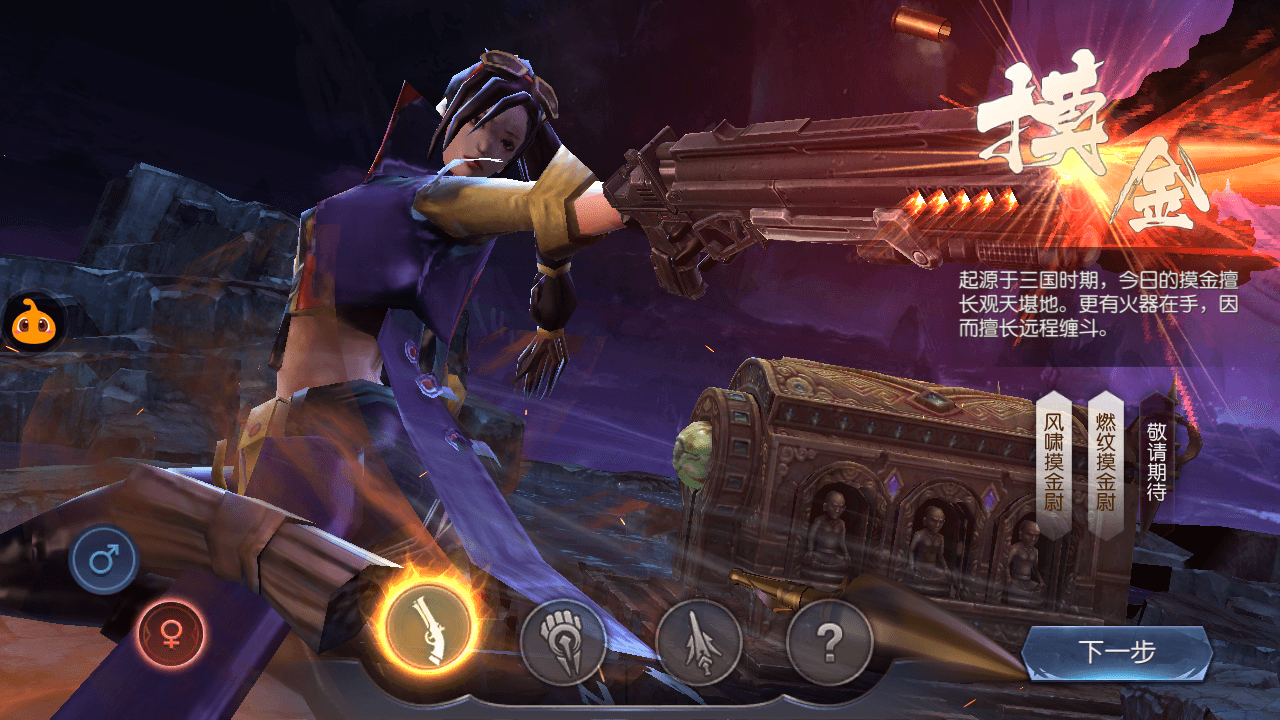The image size is (1280, 720).
Task: Open the 风啸摸金尉 banner
Action: click(x=1053, y=460)
